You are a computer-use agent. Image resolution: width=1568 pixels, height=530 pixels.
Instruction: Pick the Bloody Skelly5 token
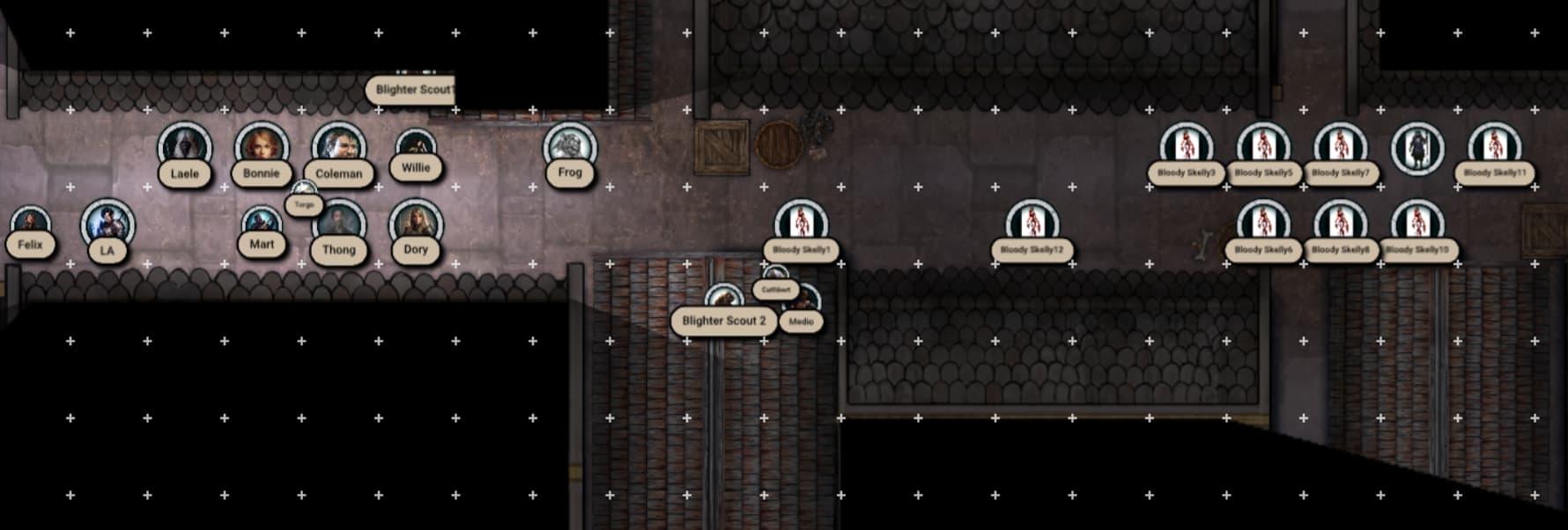(x=1263, y=146)
